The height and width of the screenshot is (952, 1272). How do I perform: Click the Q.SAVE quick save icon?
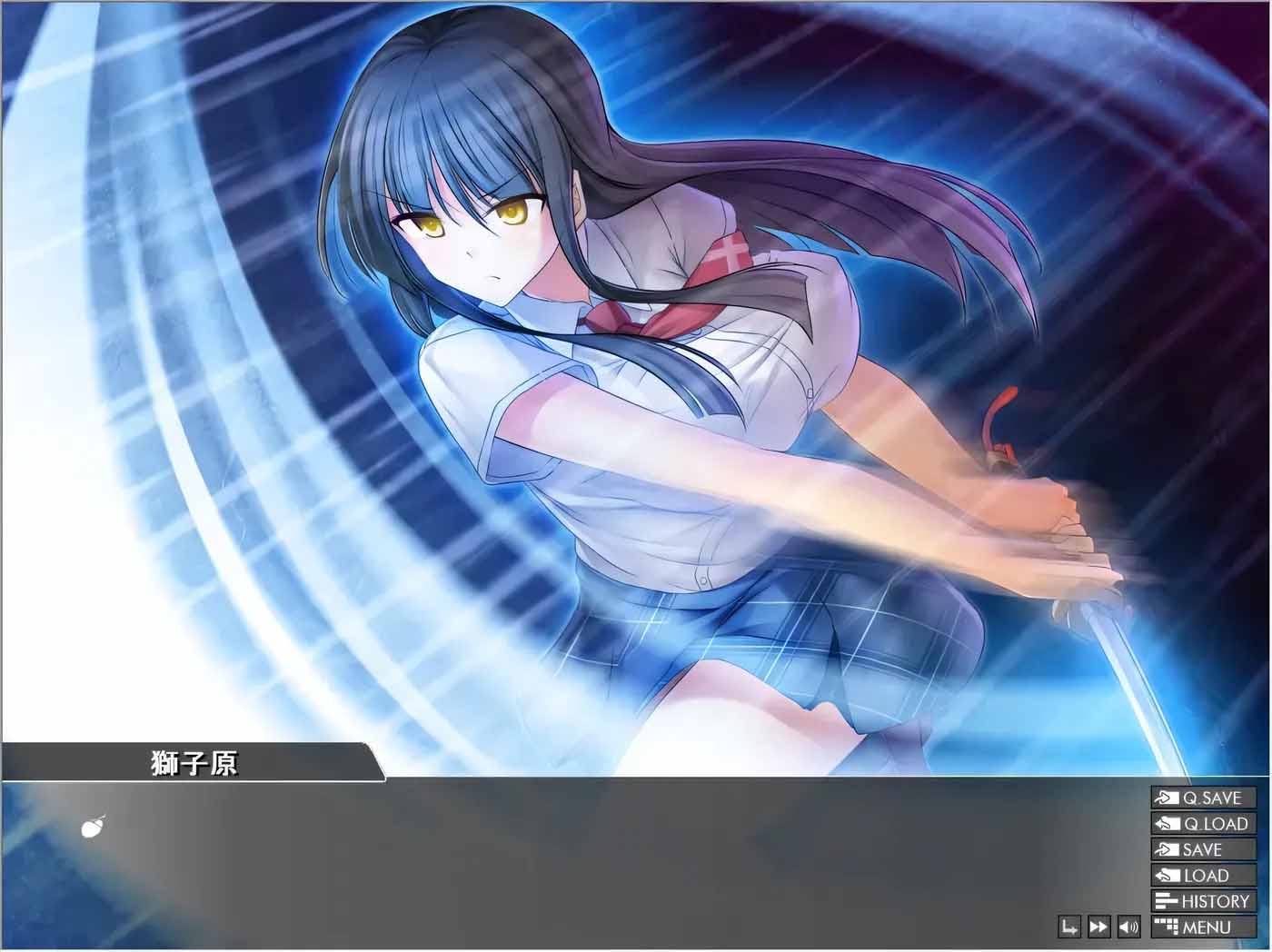point(1166,799)
